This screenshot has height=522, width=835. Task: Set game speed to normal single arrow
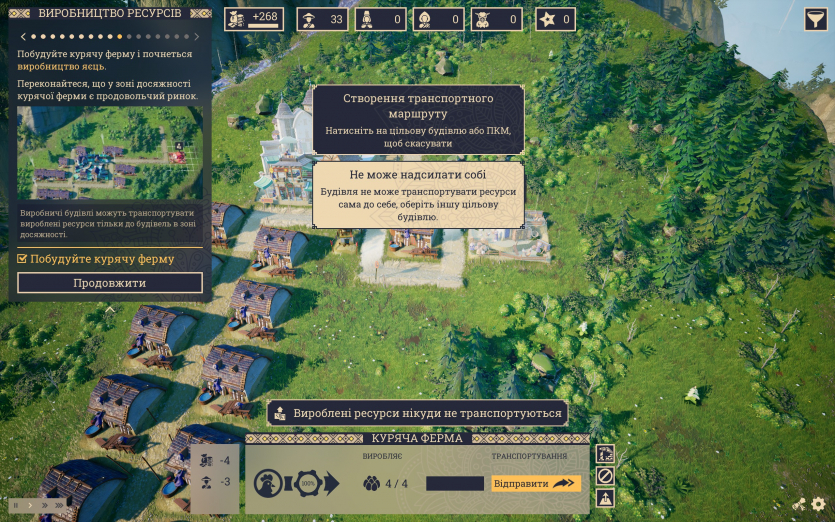click(29, 505)
